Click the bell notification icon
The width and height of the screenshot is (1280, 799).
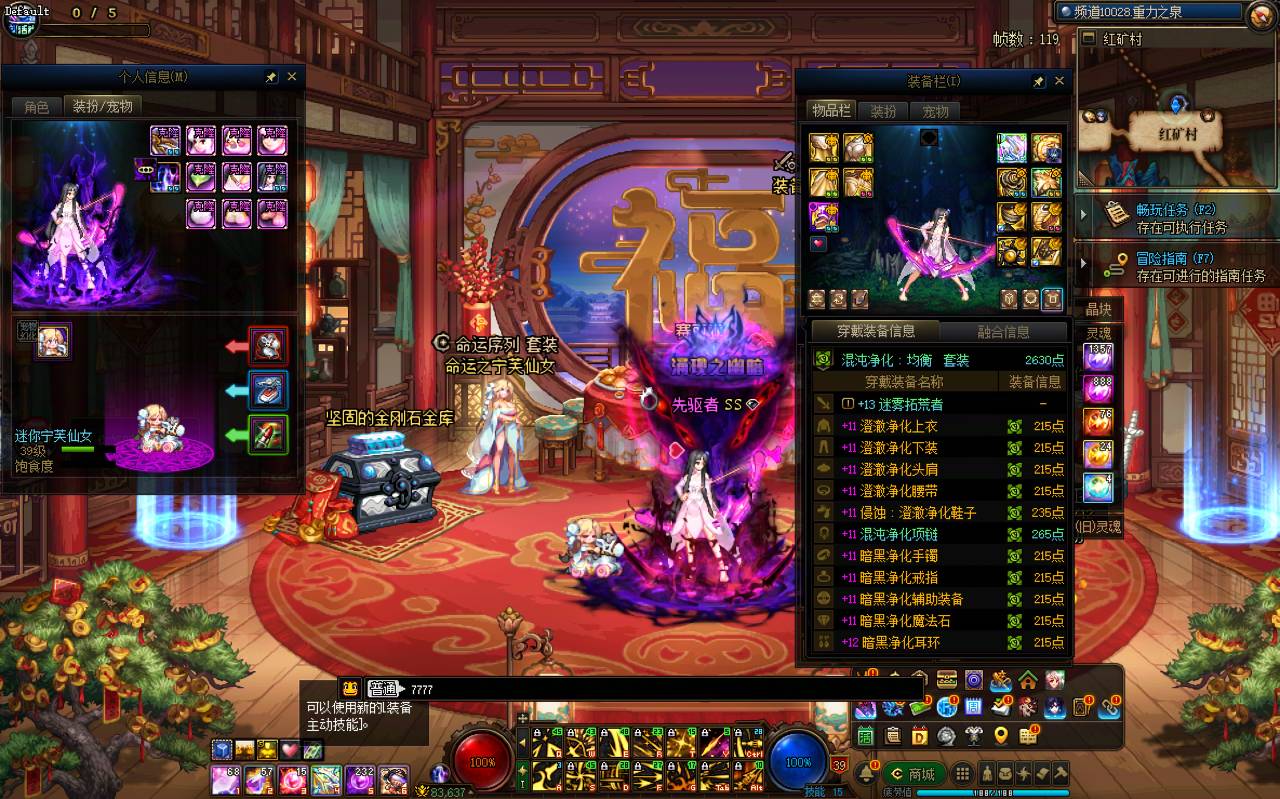[866, 774]
